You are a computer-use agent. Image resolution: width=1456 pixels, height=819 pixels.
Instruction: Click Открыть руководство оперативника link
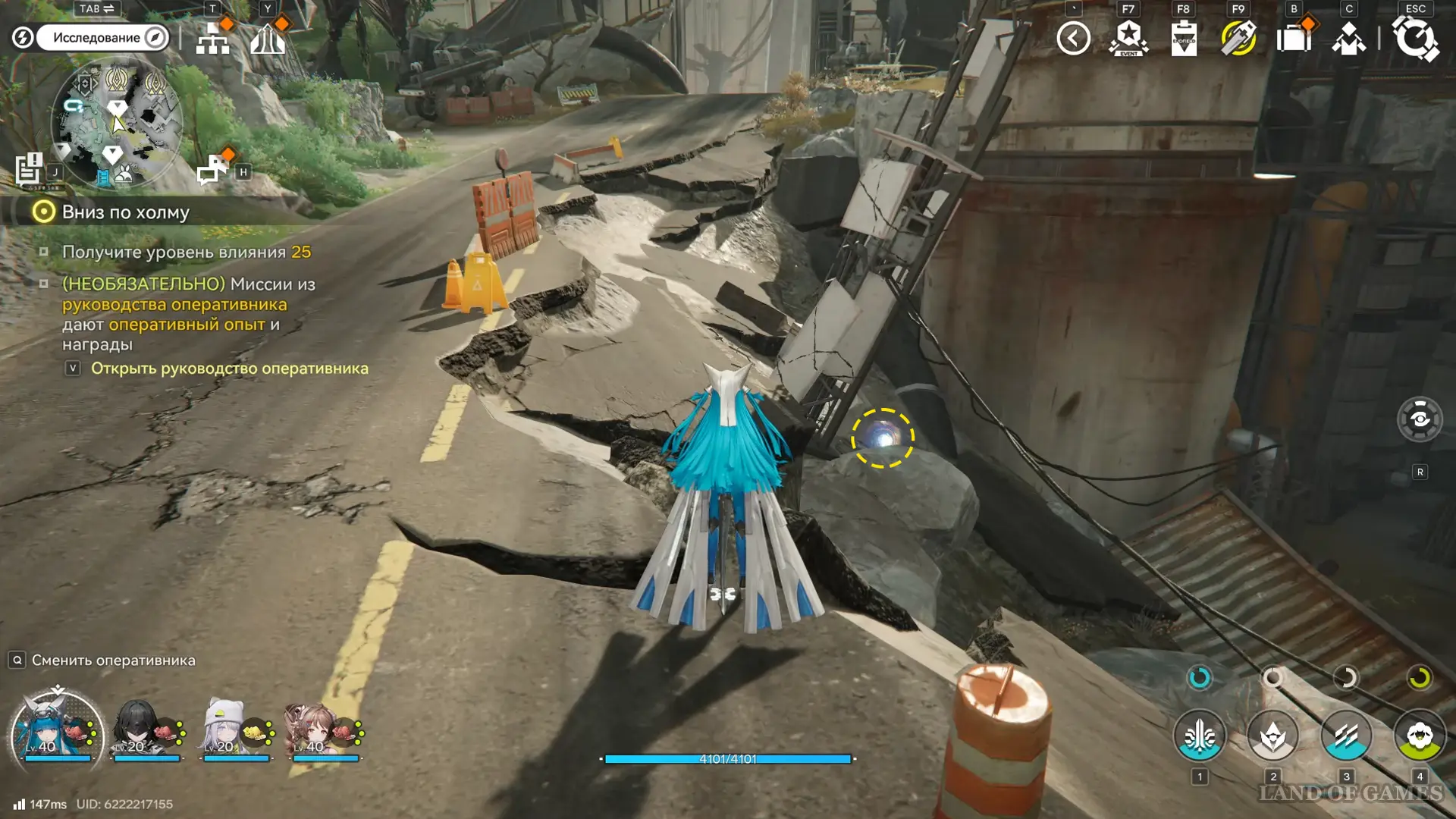click(229, 369)
